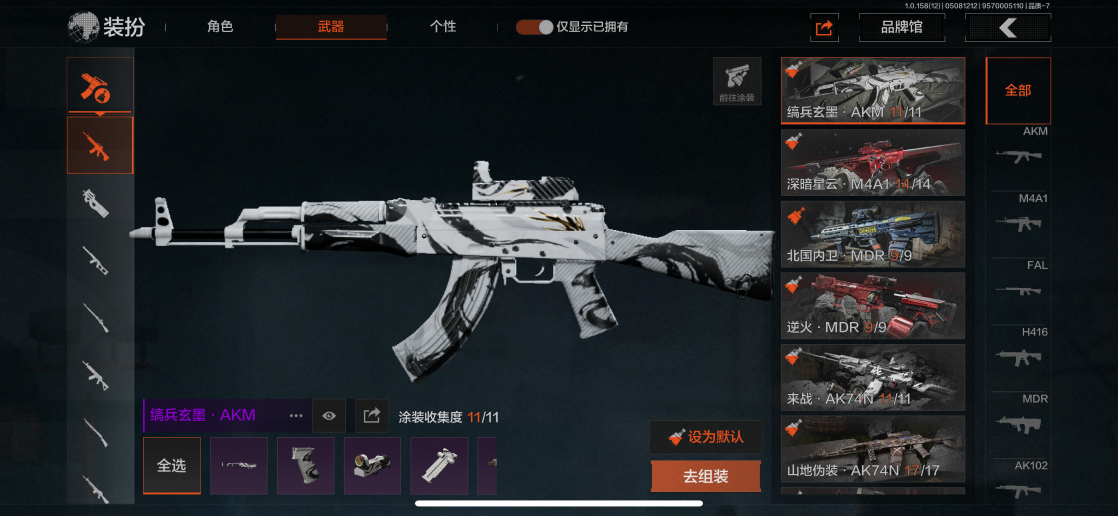
Task: Pick the 北国内卫 MDR skin
Action: click(x=873, y=234)
